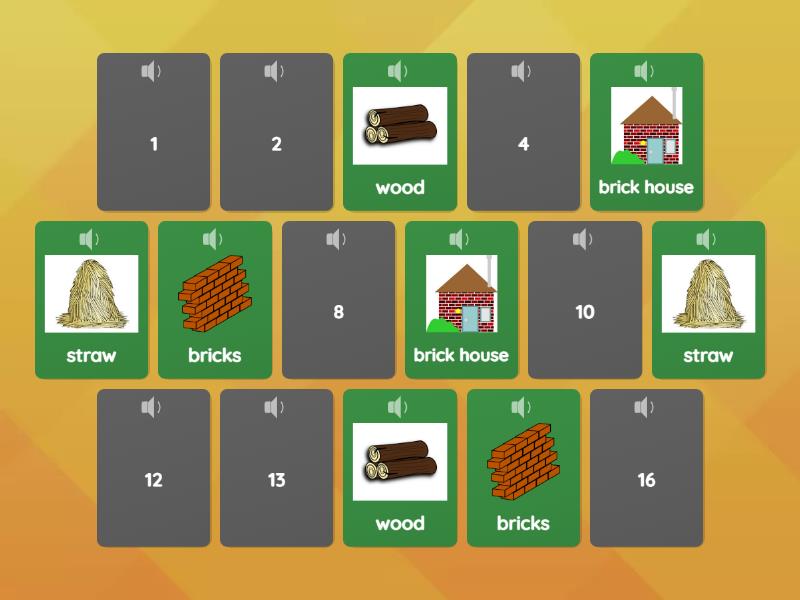Flip card number 10
The width and height of the screenshot is (800, 600).
tap(585, 313)
